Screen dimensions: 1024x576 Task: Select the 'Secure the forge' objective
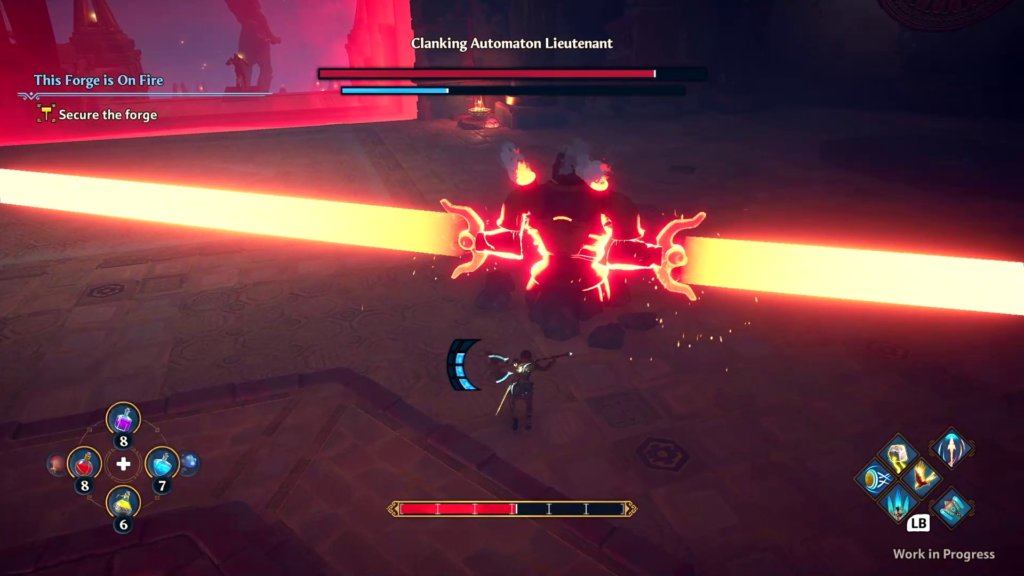pos(107,115)
